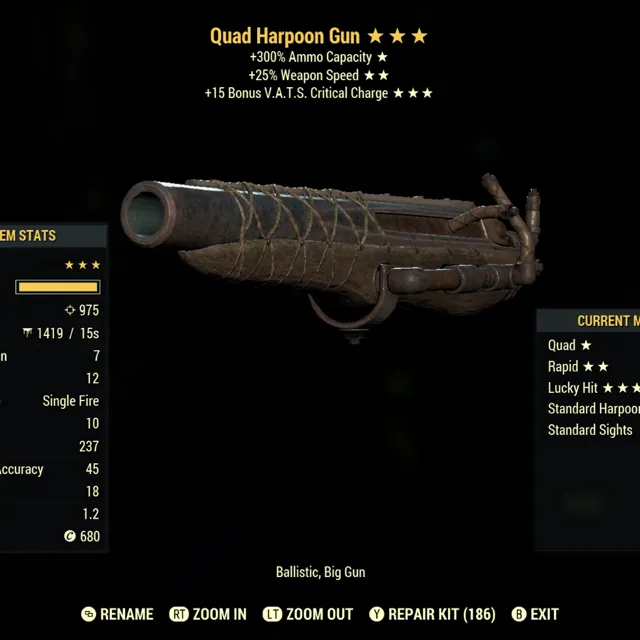Exit the weapon inspect screen
The width and height of the screenshot is (640, 640).
[535, 614]
